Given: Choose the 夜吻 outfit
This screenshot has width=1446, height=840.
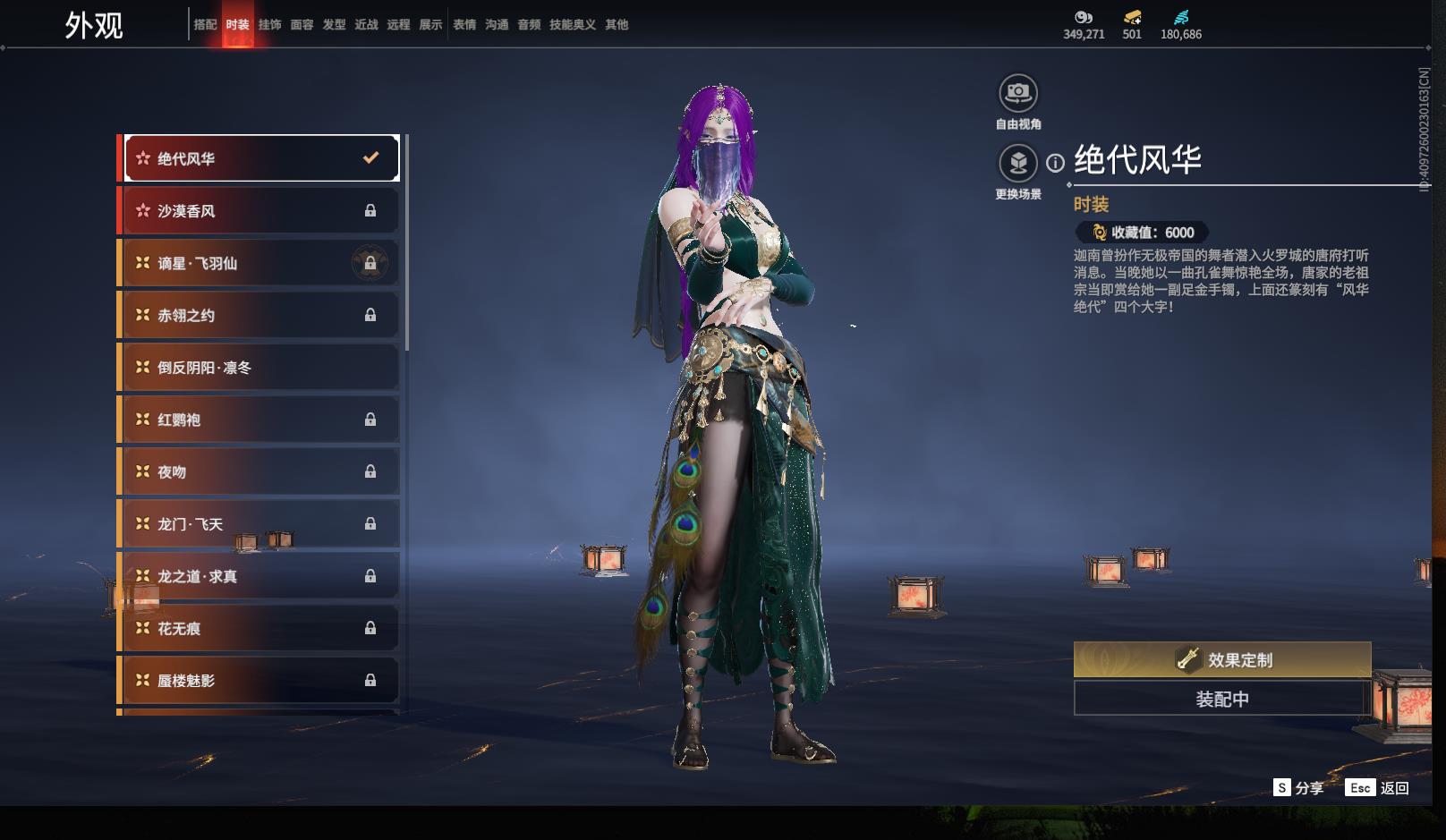Looking at the screenshot, I should tap(259, 471).
